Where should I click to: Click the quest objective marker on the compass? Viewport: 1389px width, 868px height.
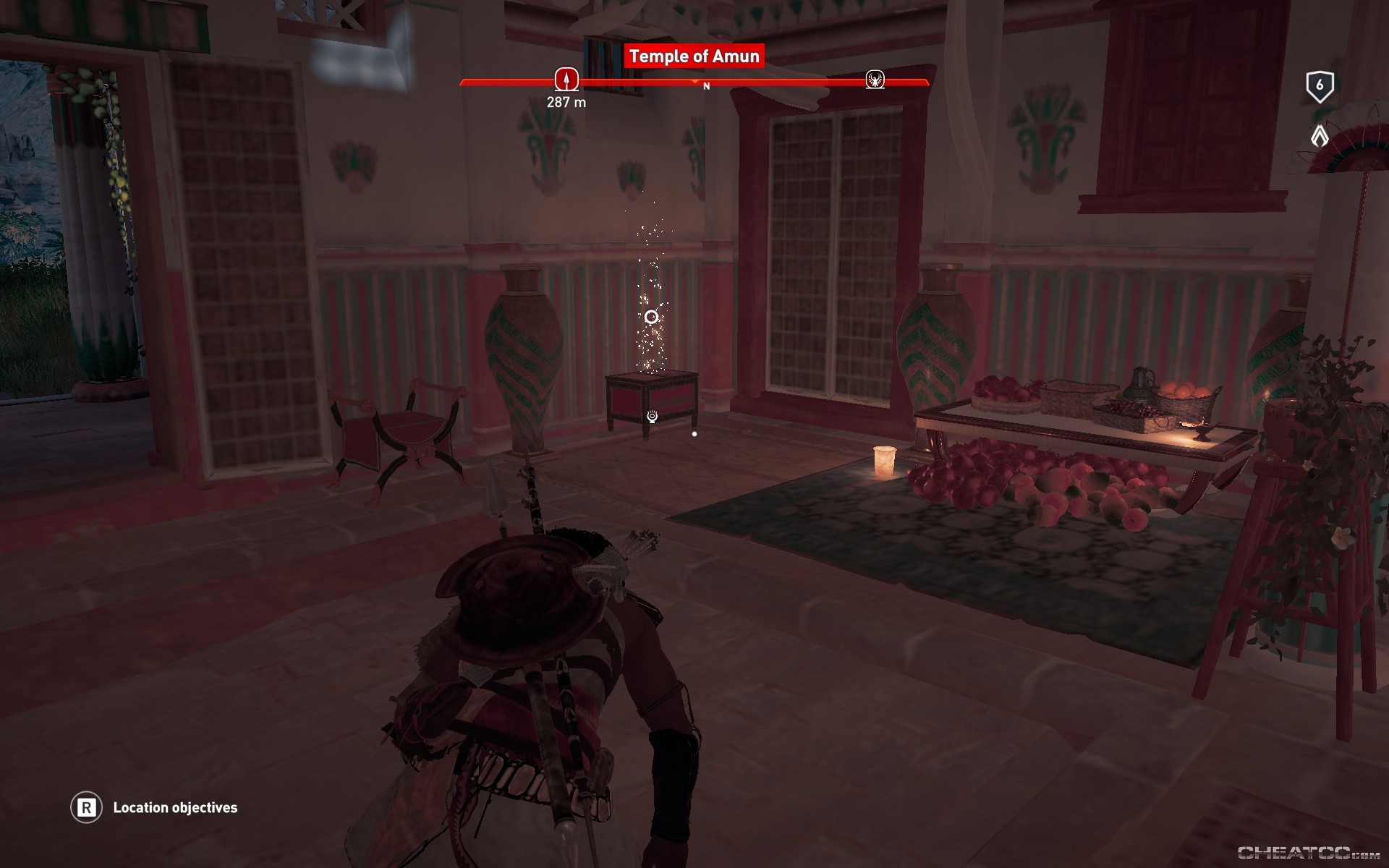tap(566, 80)
